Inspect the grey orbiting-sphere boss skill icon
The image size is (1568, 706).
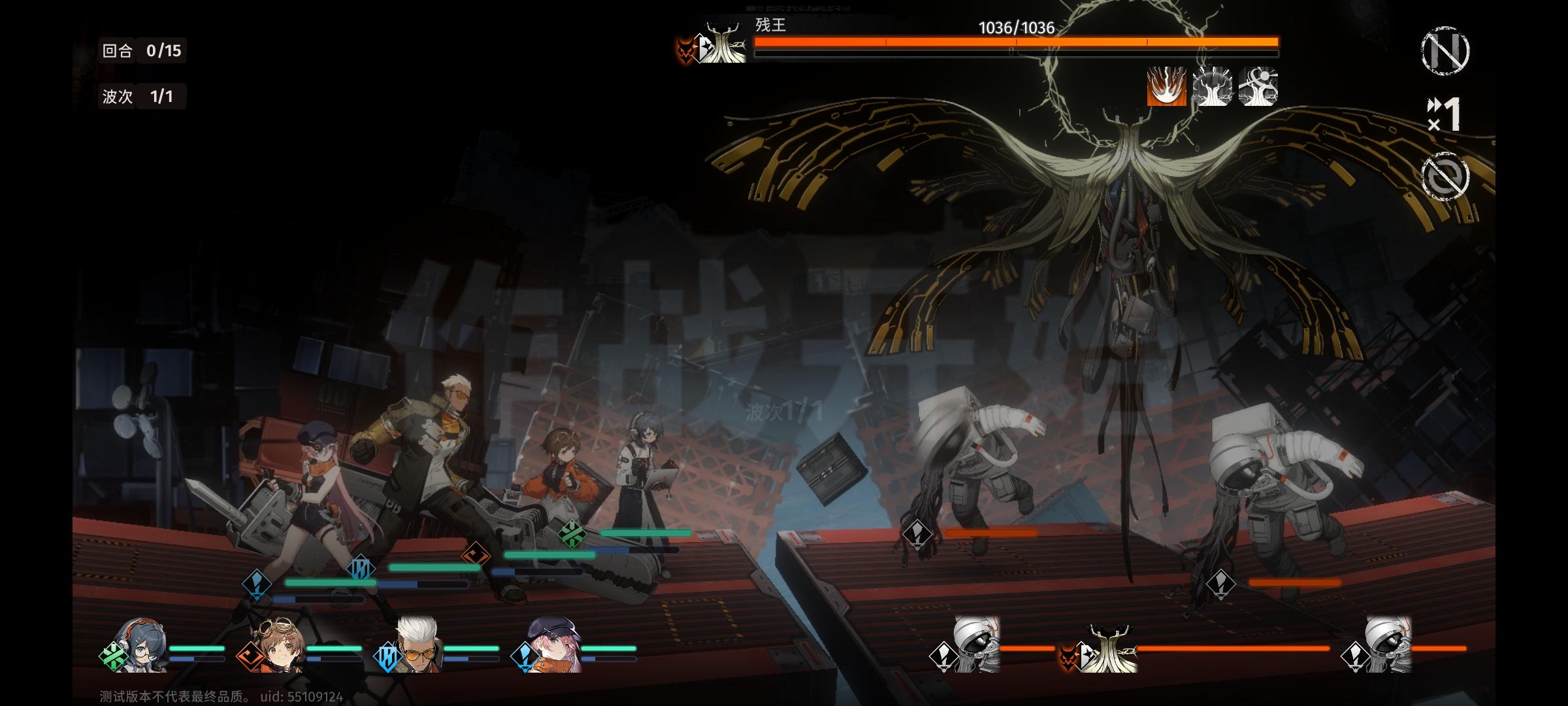point(1258,86)
